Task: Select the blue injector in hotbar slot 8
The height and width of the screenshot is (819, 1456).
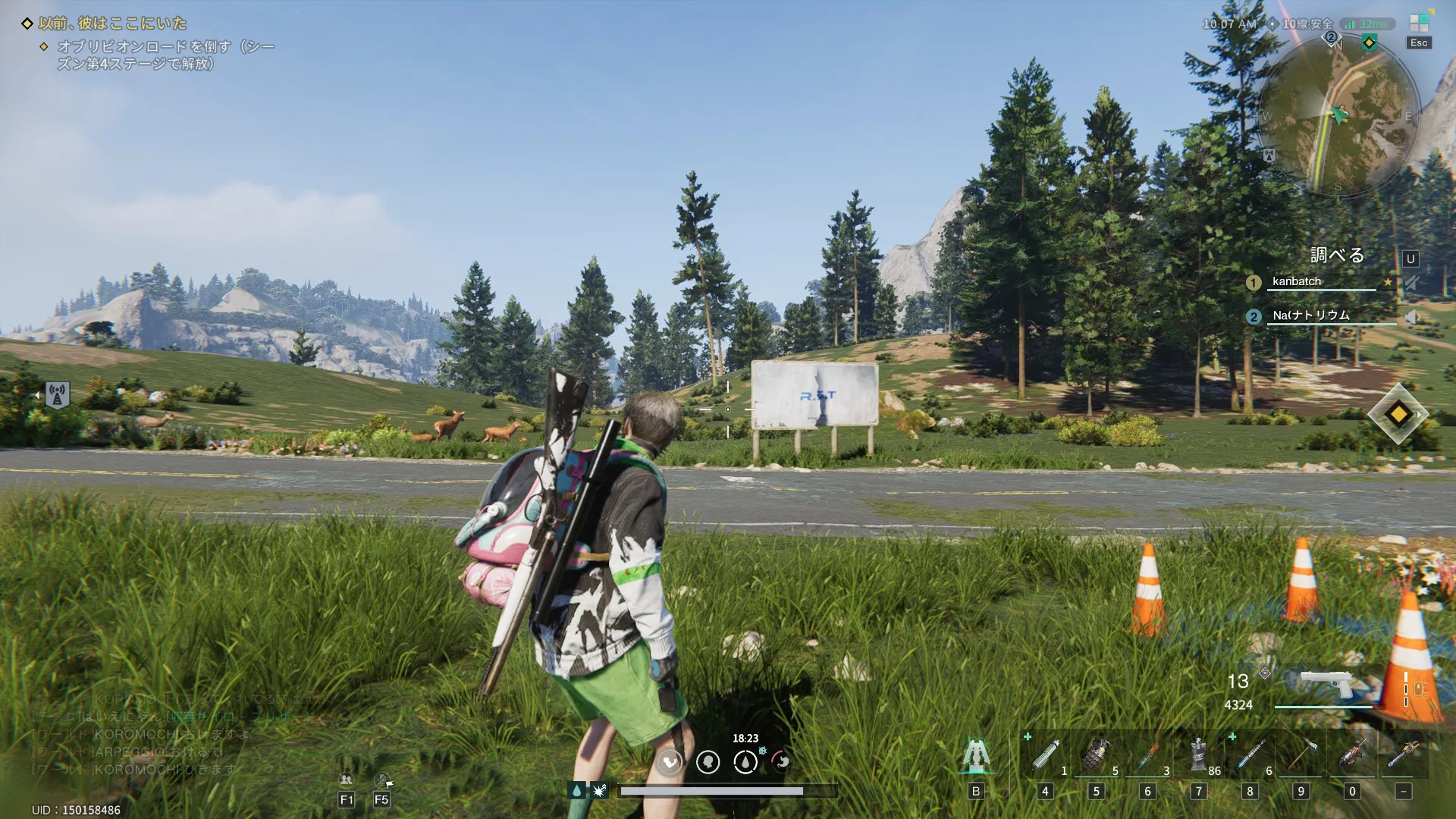Action: tap(1250, 755)
